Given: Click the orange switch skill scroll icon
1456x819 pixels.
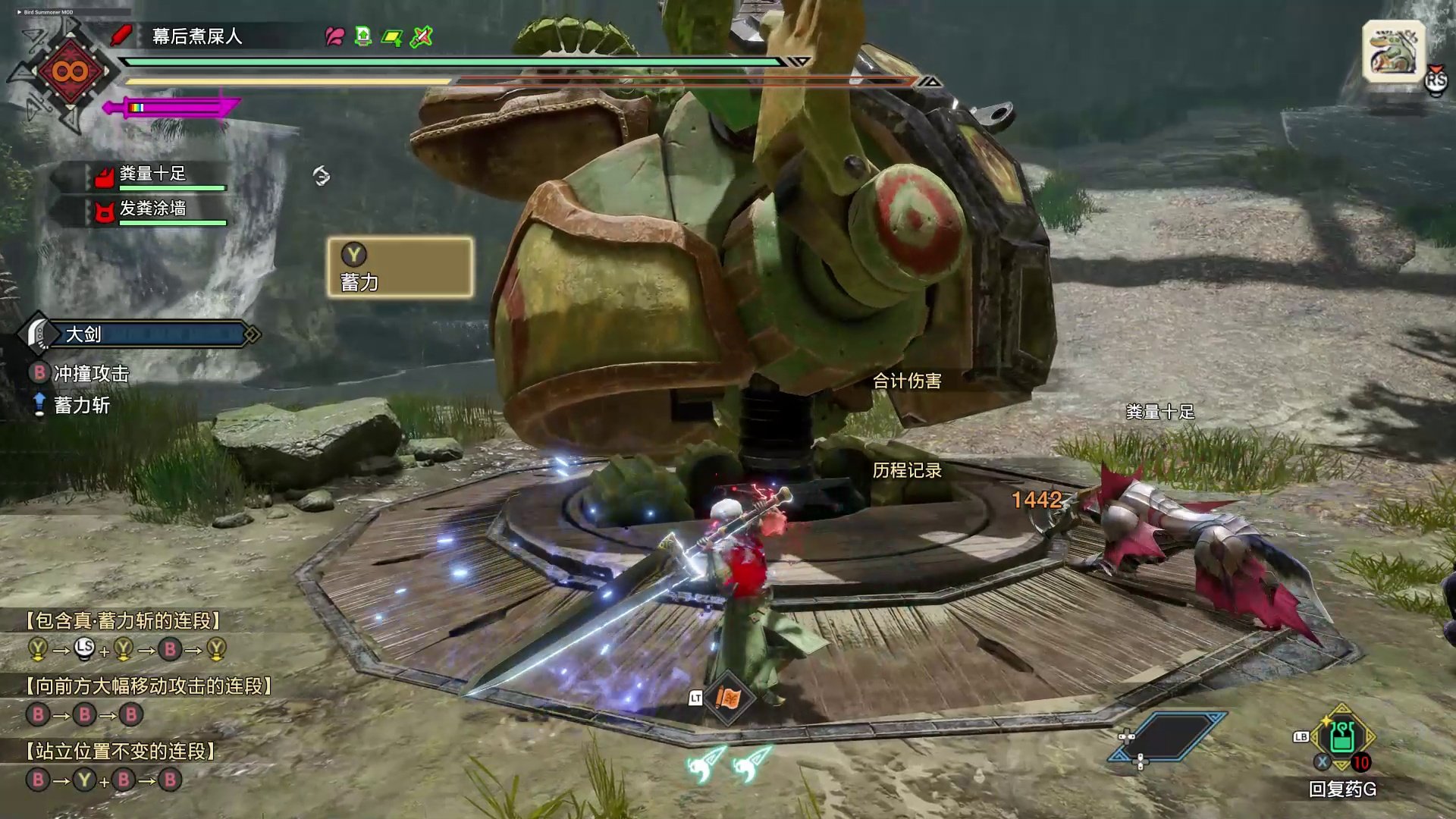Looking at the screenshot, I should coord(728,698).
